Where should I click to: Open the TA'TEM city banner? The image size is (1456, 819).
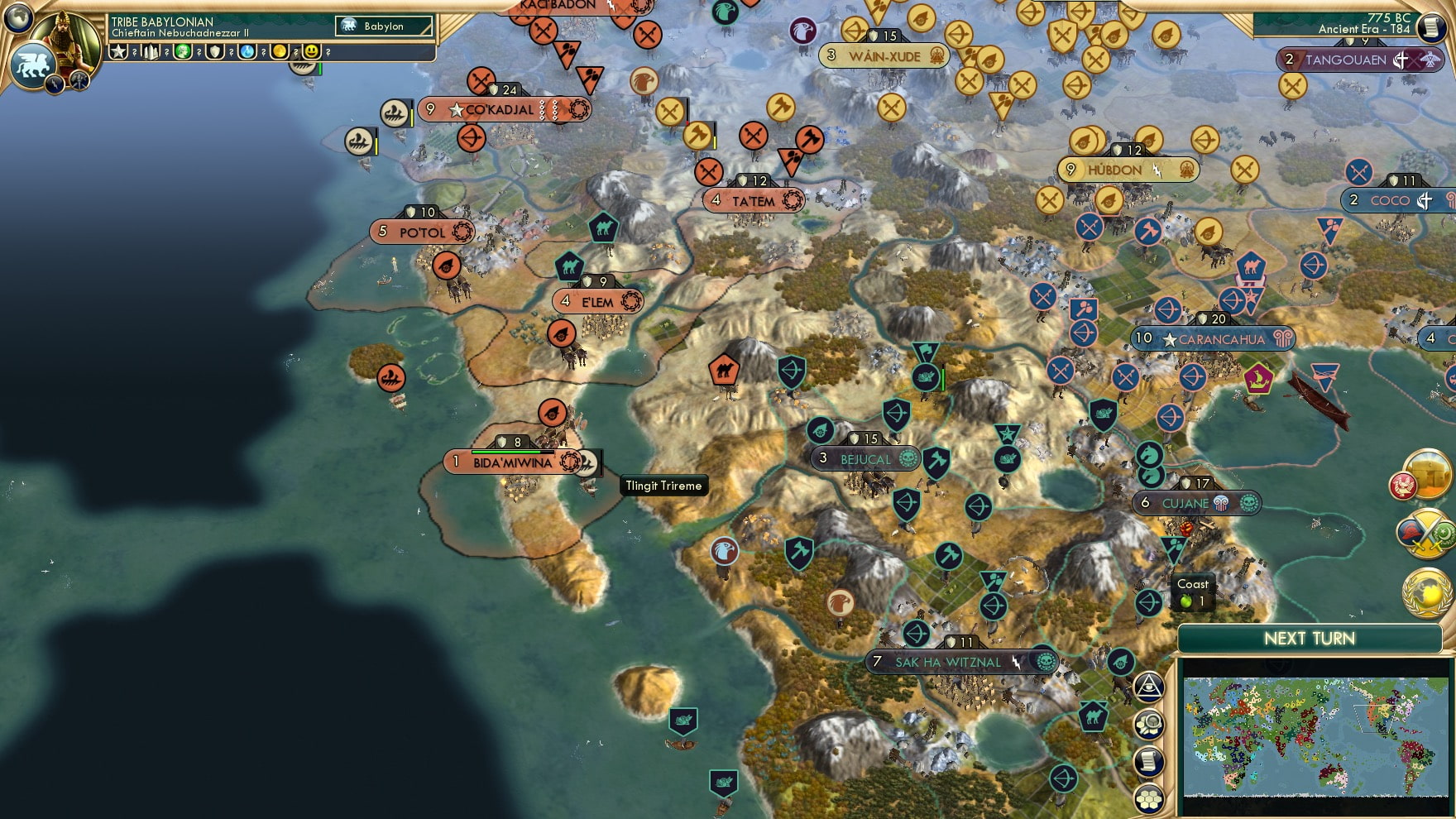[x=753, y=199]
